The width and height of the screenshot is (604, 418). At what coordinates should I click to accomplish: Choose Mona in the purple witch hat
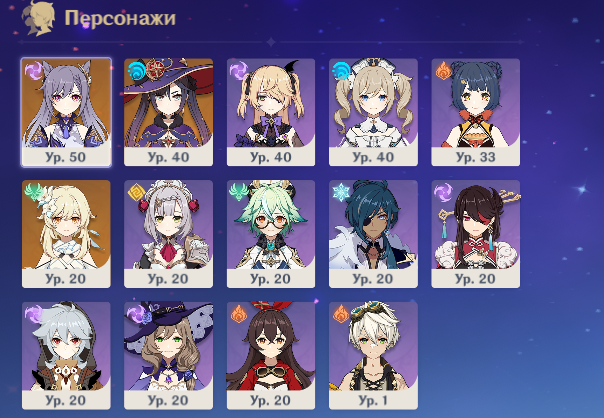click(x=169, y=111)
